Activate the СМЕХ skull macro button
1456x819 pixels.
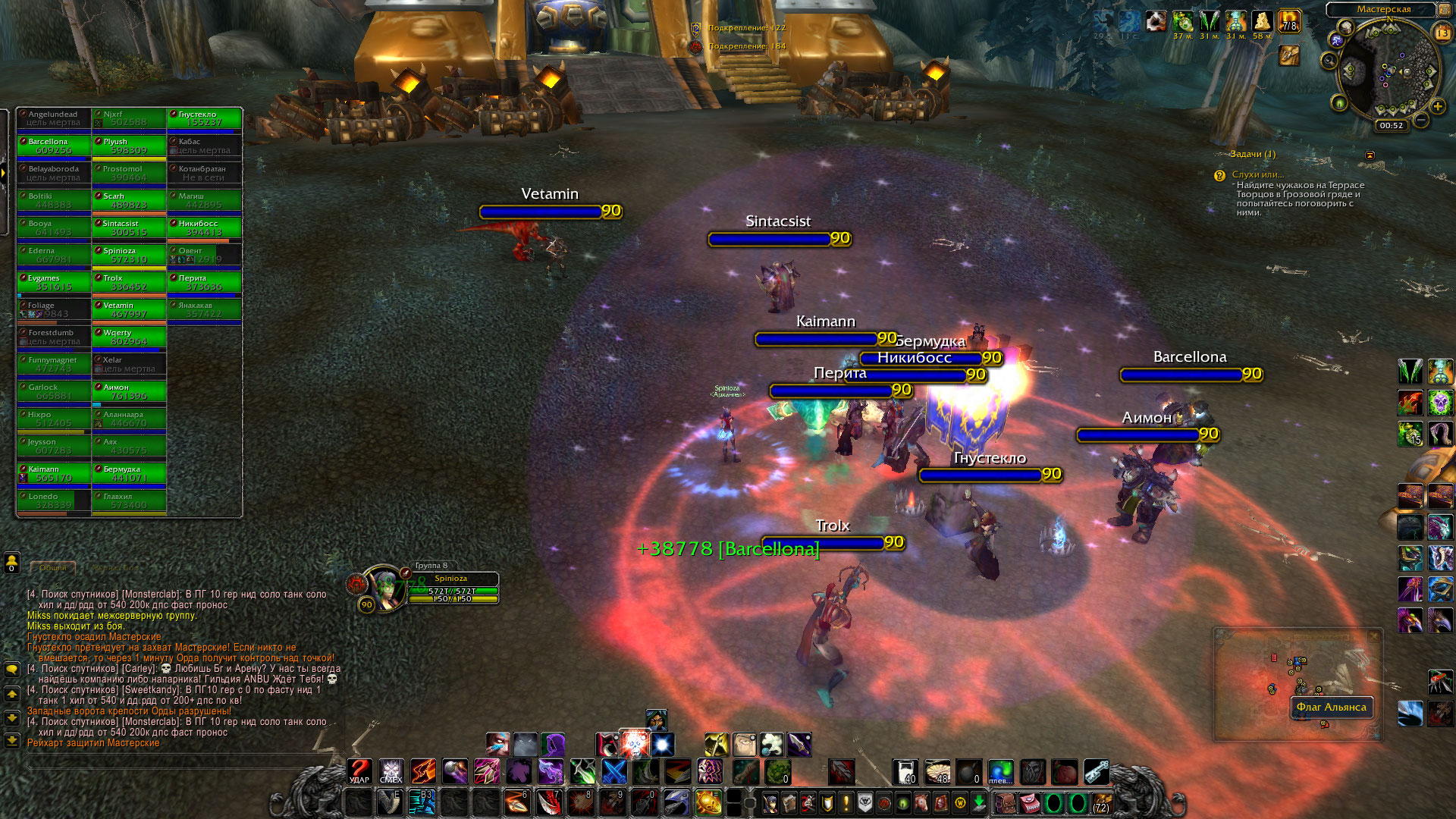(391, 771)
